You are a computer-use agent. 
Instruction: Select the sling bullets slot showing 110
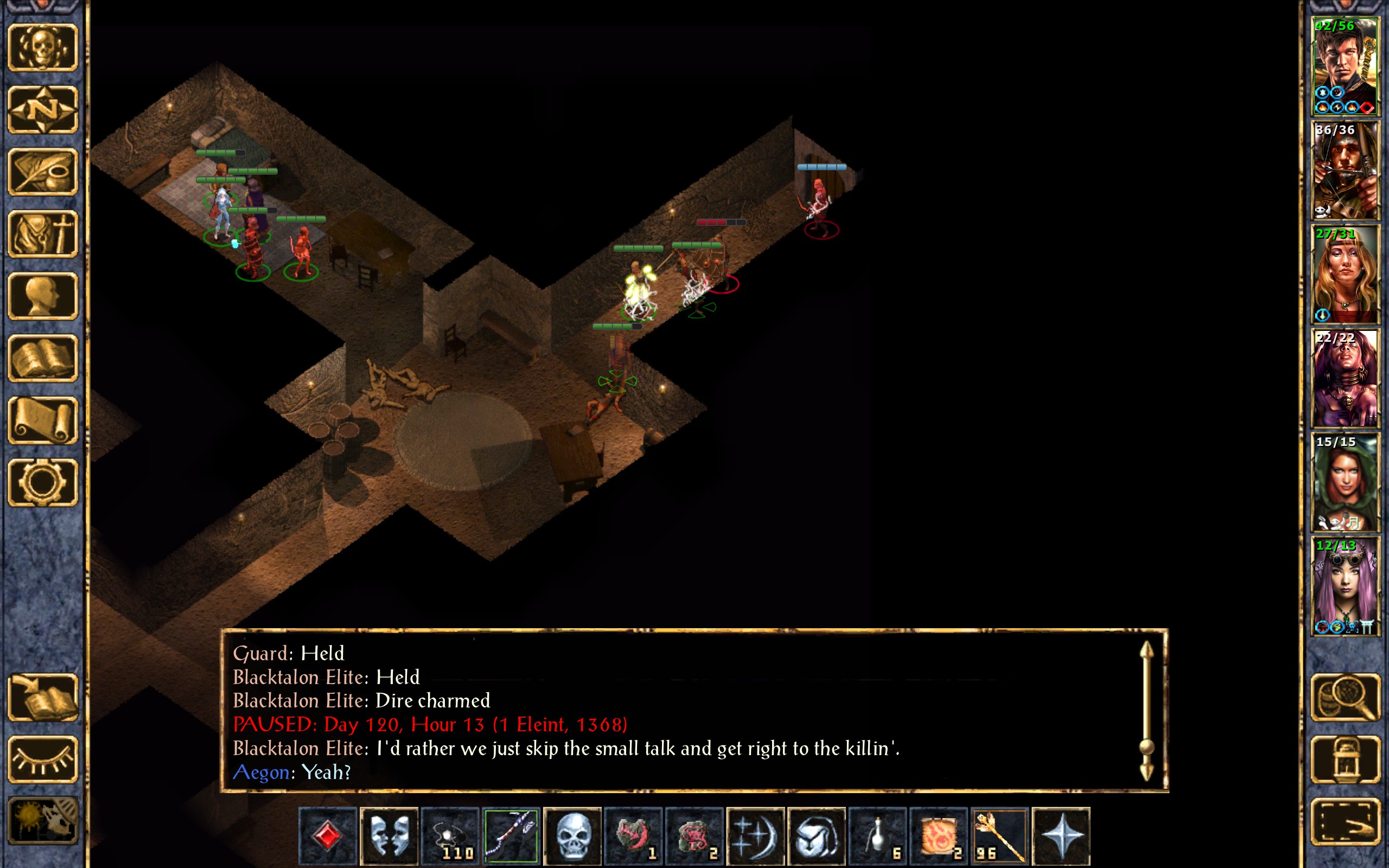pos(450,835)
